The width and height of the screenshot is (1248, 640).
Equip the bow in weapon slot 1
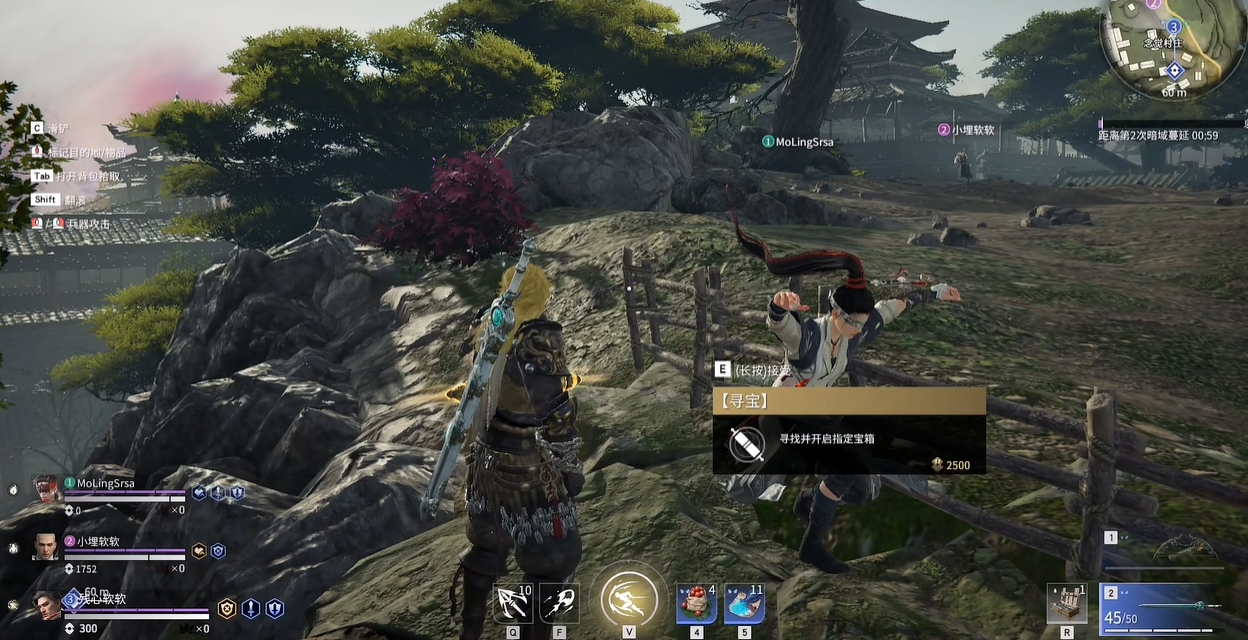(1184, 550)
